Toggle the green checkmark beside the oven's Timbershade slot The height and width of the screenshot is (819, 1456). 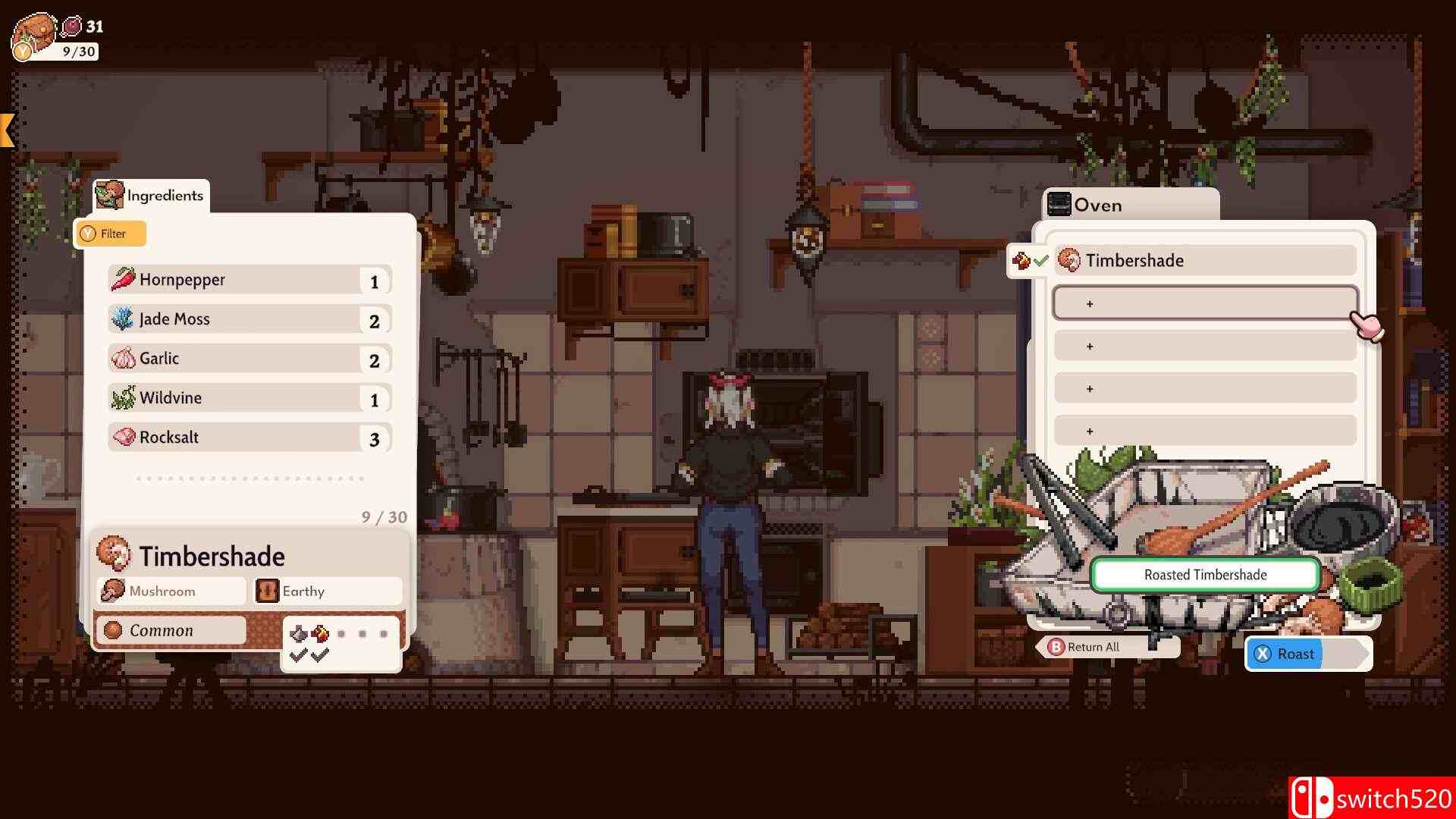click(1039, 259)
